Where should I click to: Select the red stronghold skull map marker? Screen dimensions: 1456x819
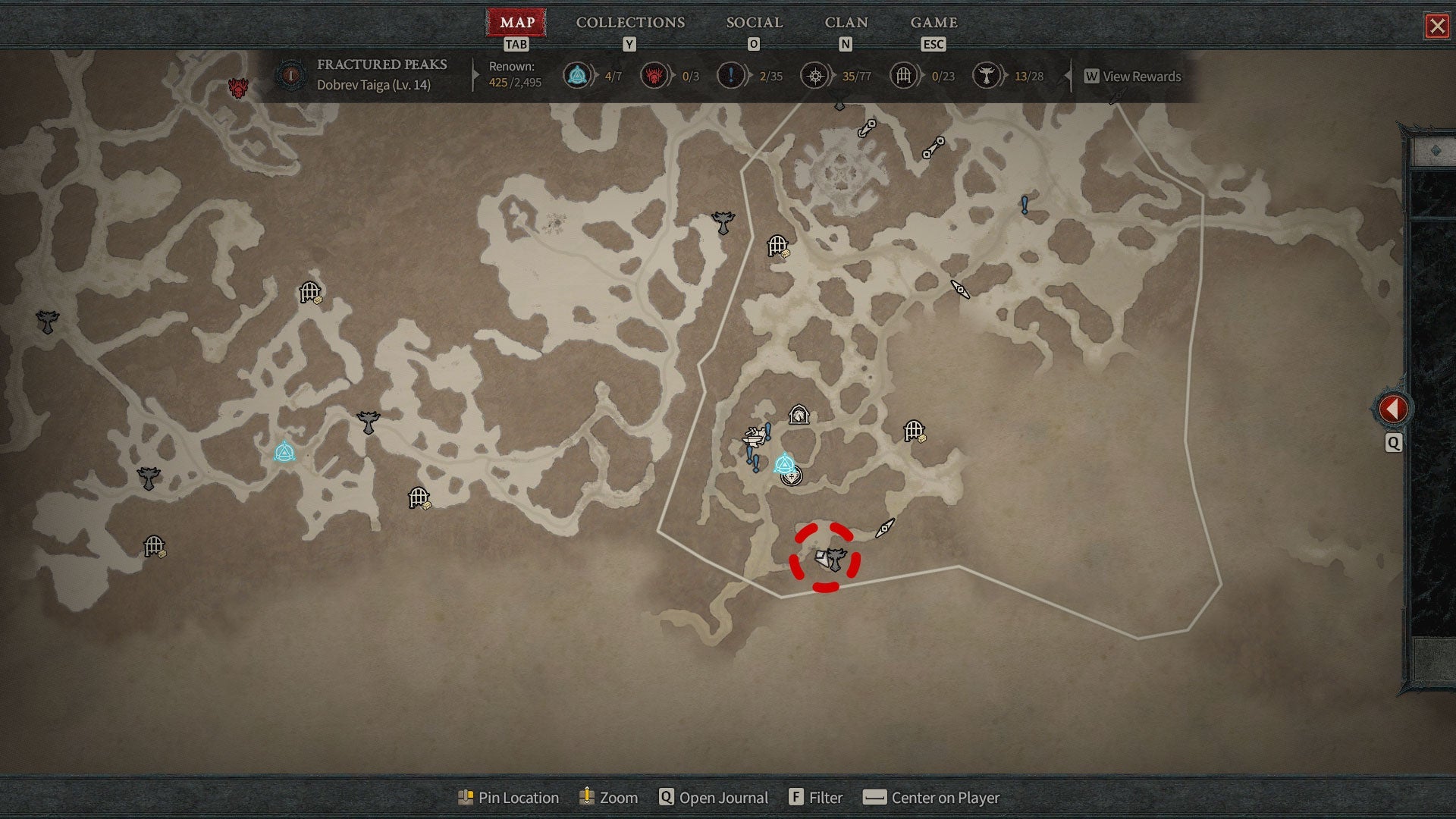tap(239, 88)
